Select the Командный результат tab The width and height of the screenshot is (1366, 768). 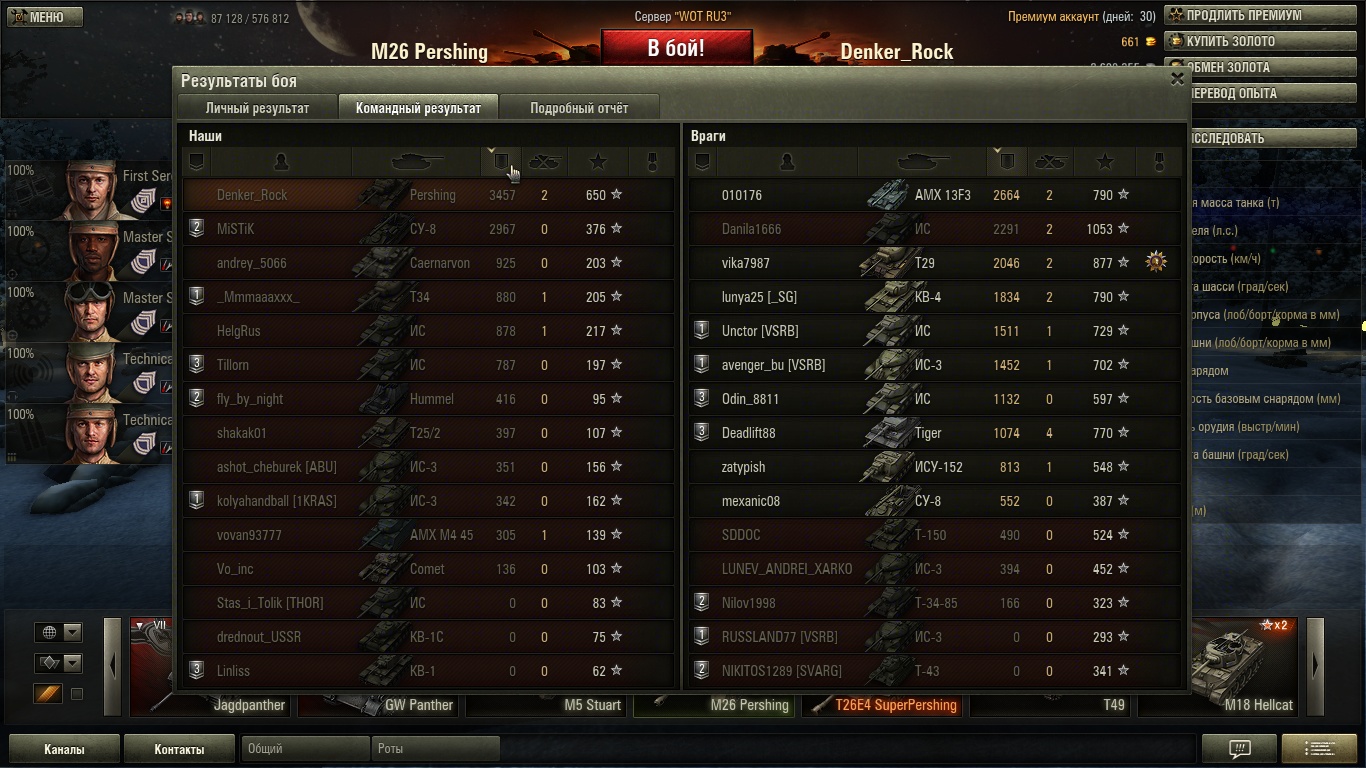pos(418,108)
